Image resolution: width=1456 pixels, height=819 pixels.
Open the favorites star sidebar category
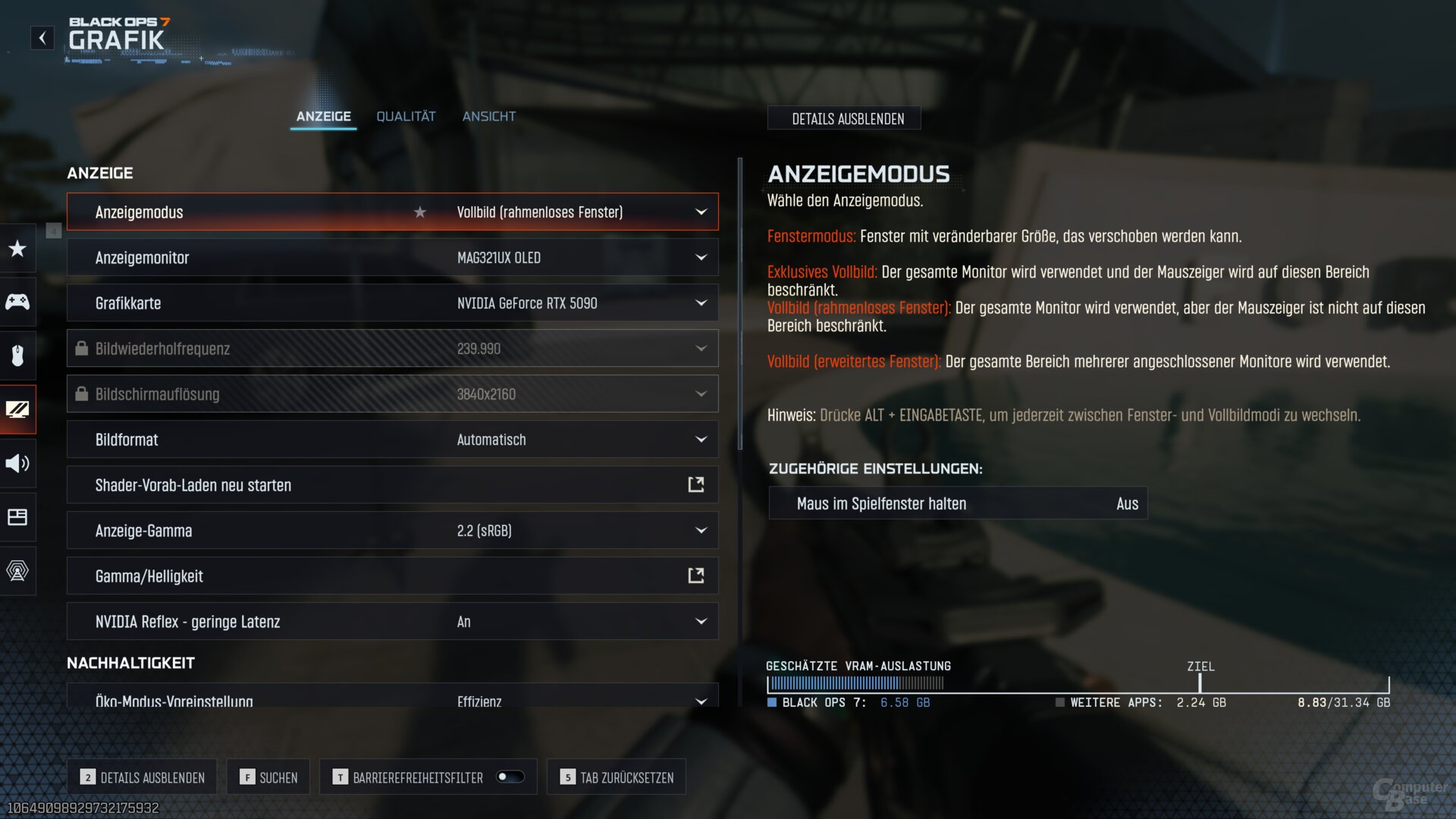[17, 249]
